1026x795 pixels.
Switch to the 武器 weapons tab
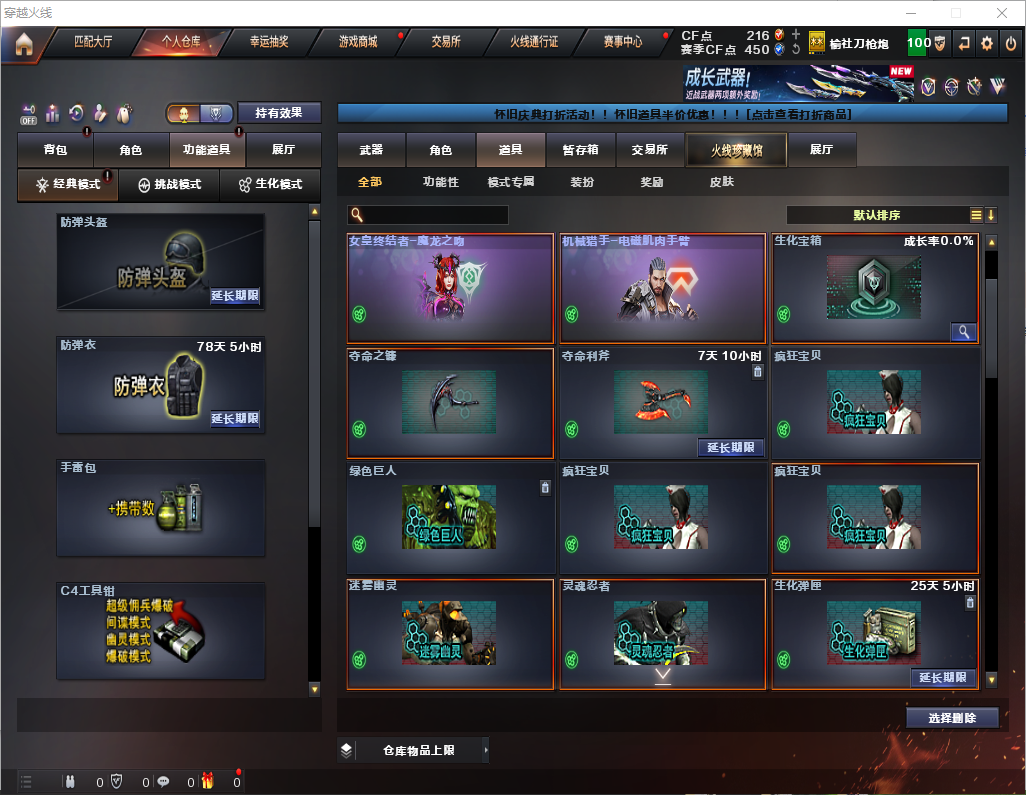tap(371, 150)
